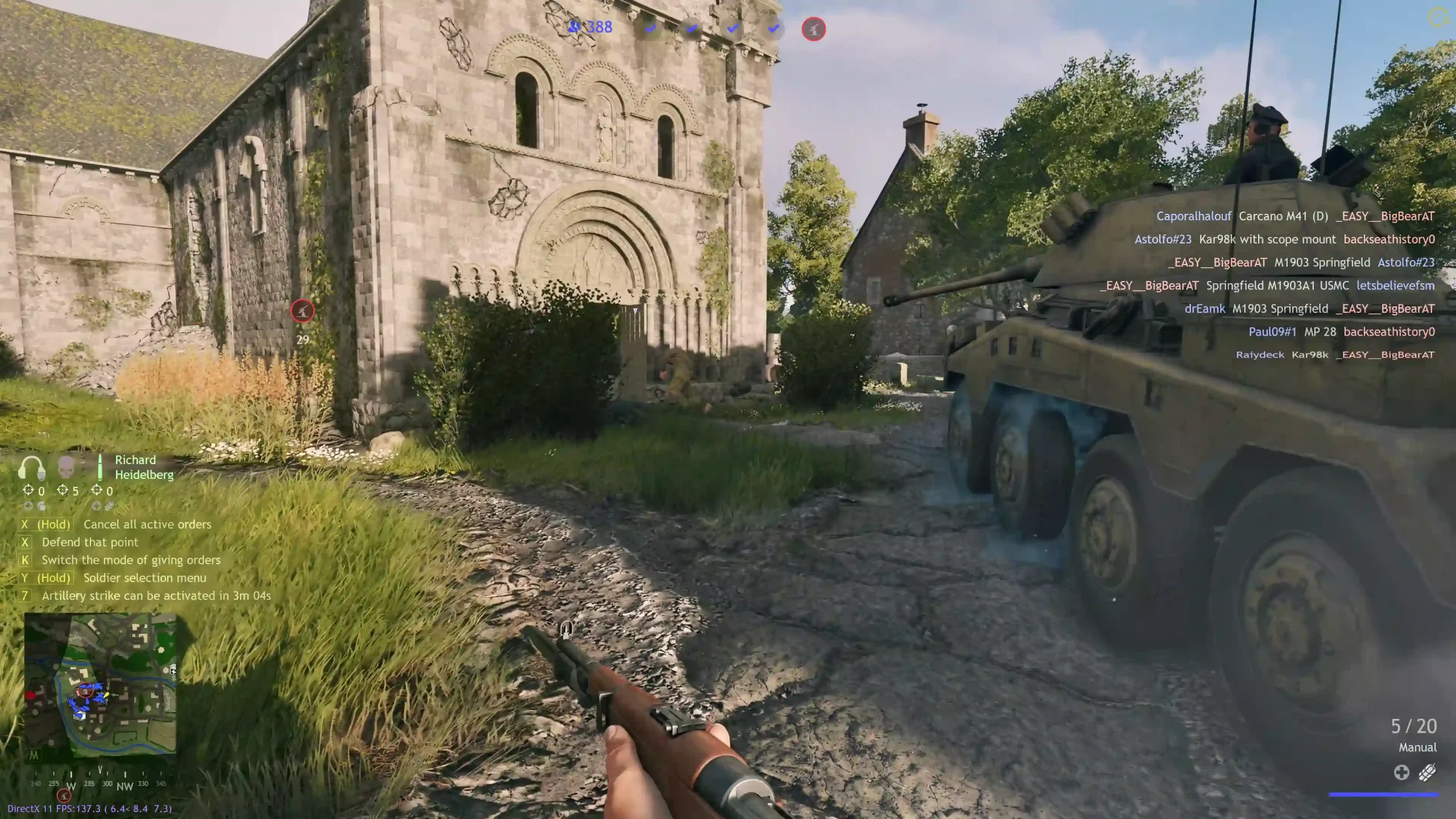Click the red objective marker on the compass
Image resolution: width=1456 pixels, height=819 pixels.
pyautogui.click(x=64, y=796)
